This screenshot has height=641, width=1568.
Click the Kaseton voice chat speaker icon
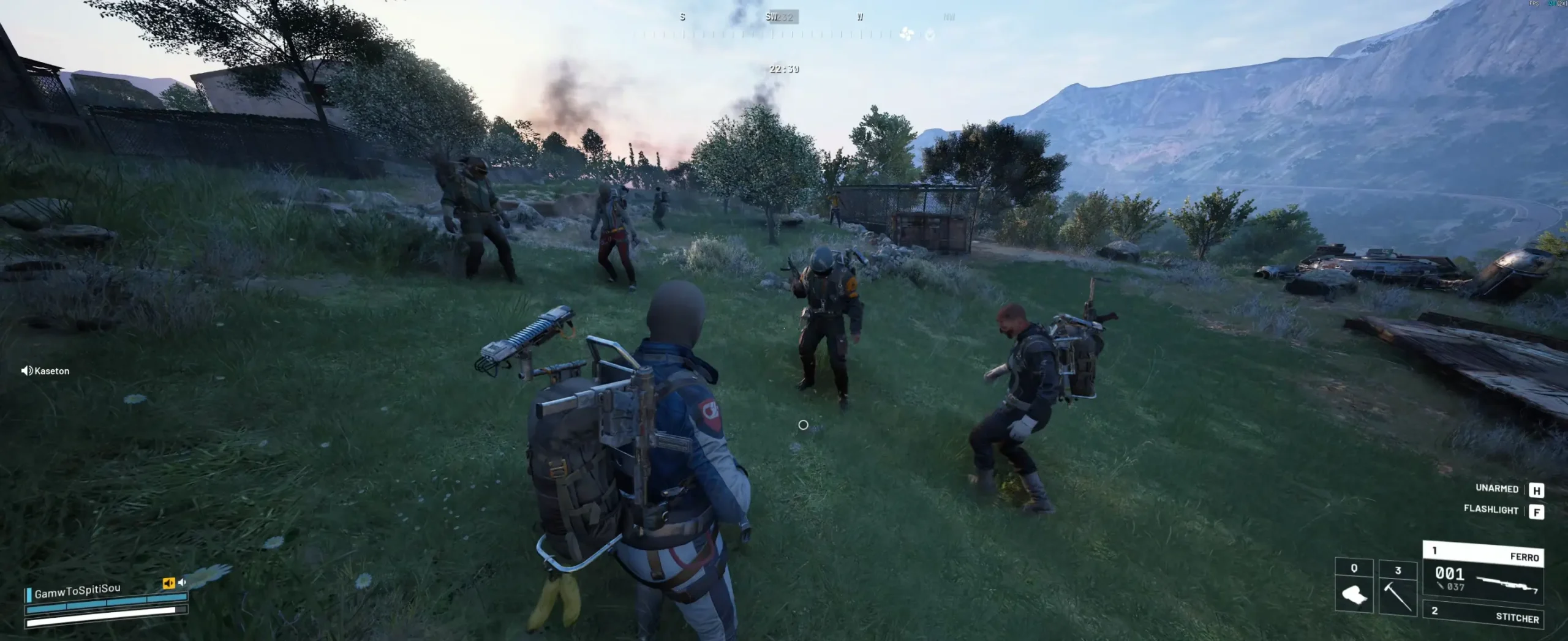point(26,370)
